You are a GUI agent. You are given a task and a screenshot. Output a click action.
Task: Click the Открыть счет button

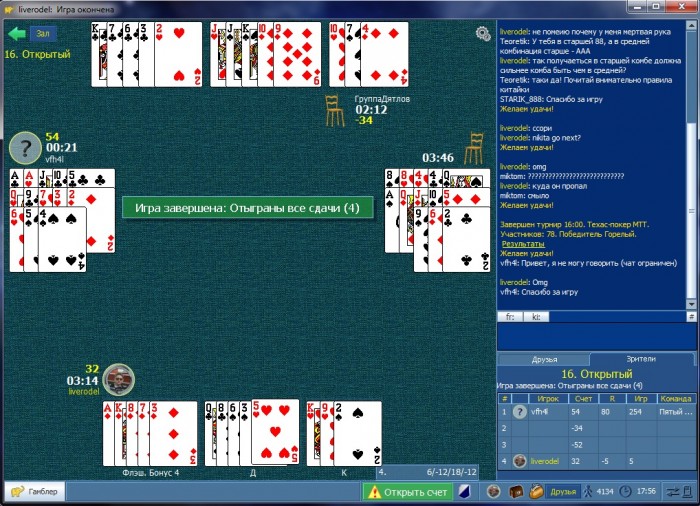coord(407,492)
